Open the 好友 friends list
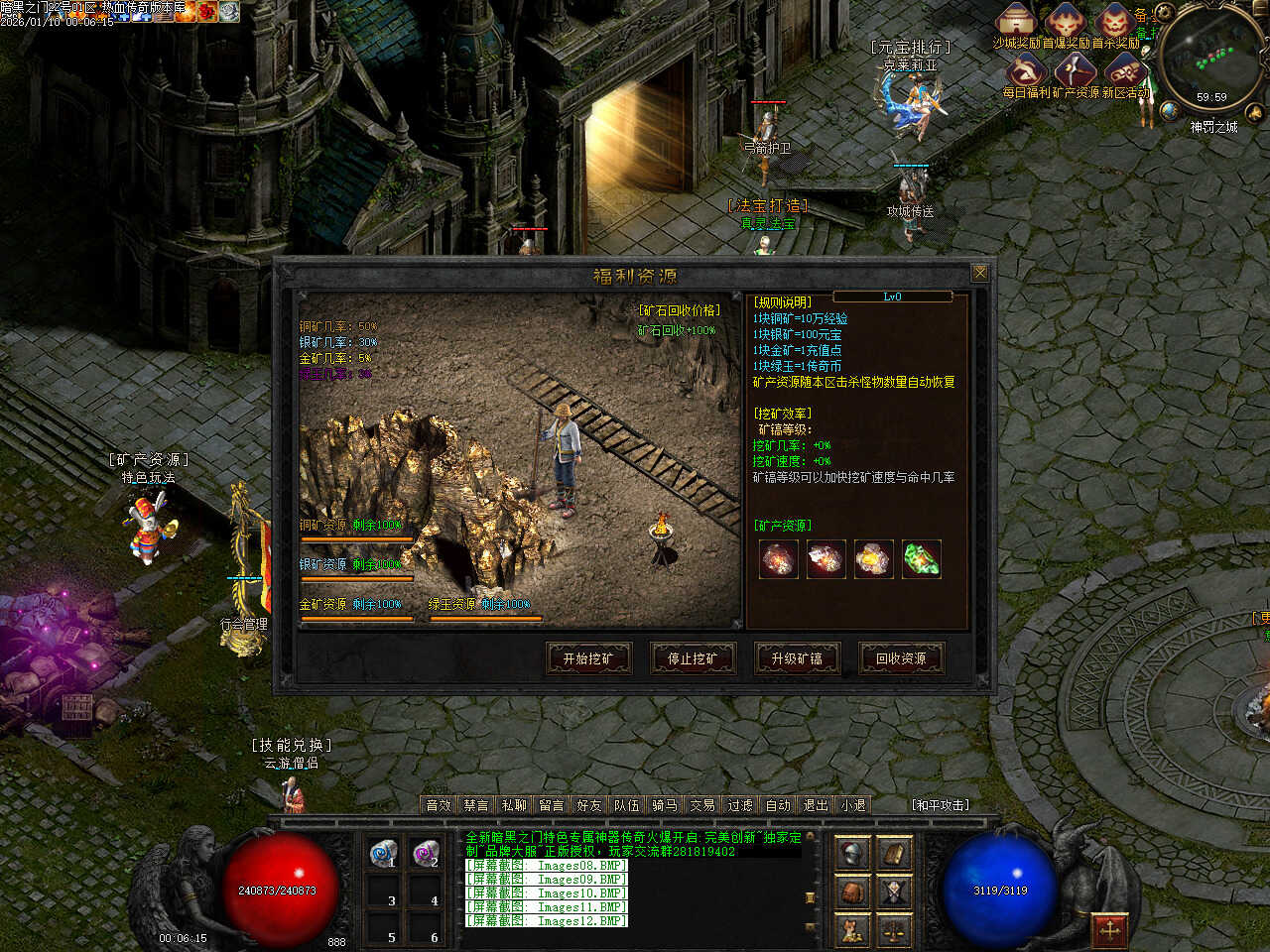The width and height of the screenshot is (1270, 952). coord(589,805)
